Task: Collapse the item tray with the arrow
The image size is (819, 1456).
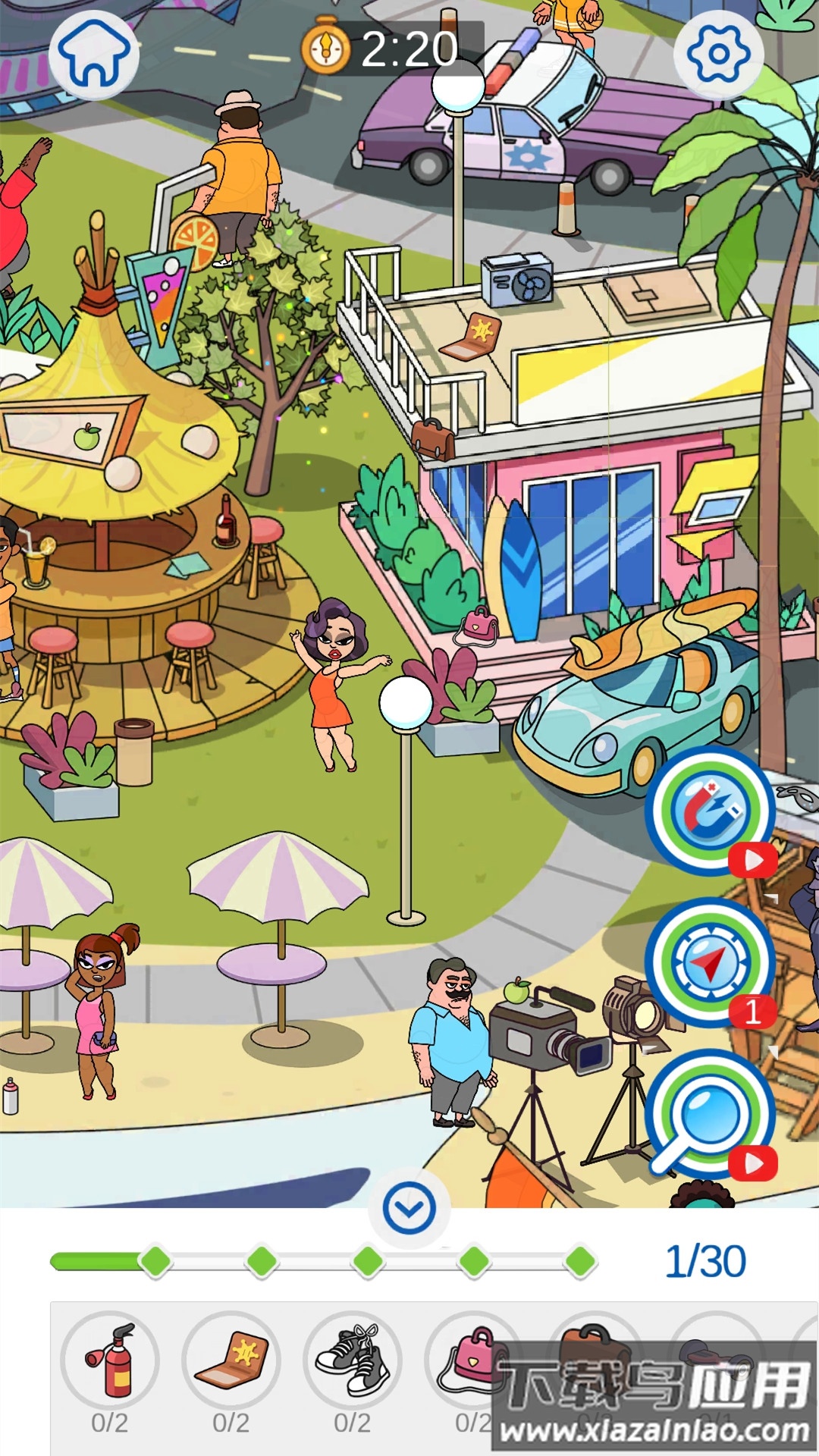Action: coord(409,1208)
